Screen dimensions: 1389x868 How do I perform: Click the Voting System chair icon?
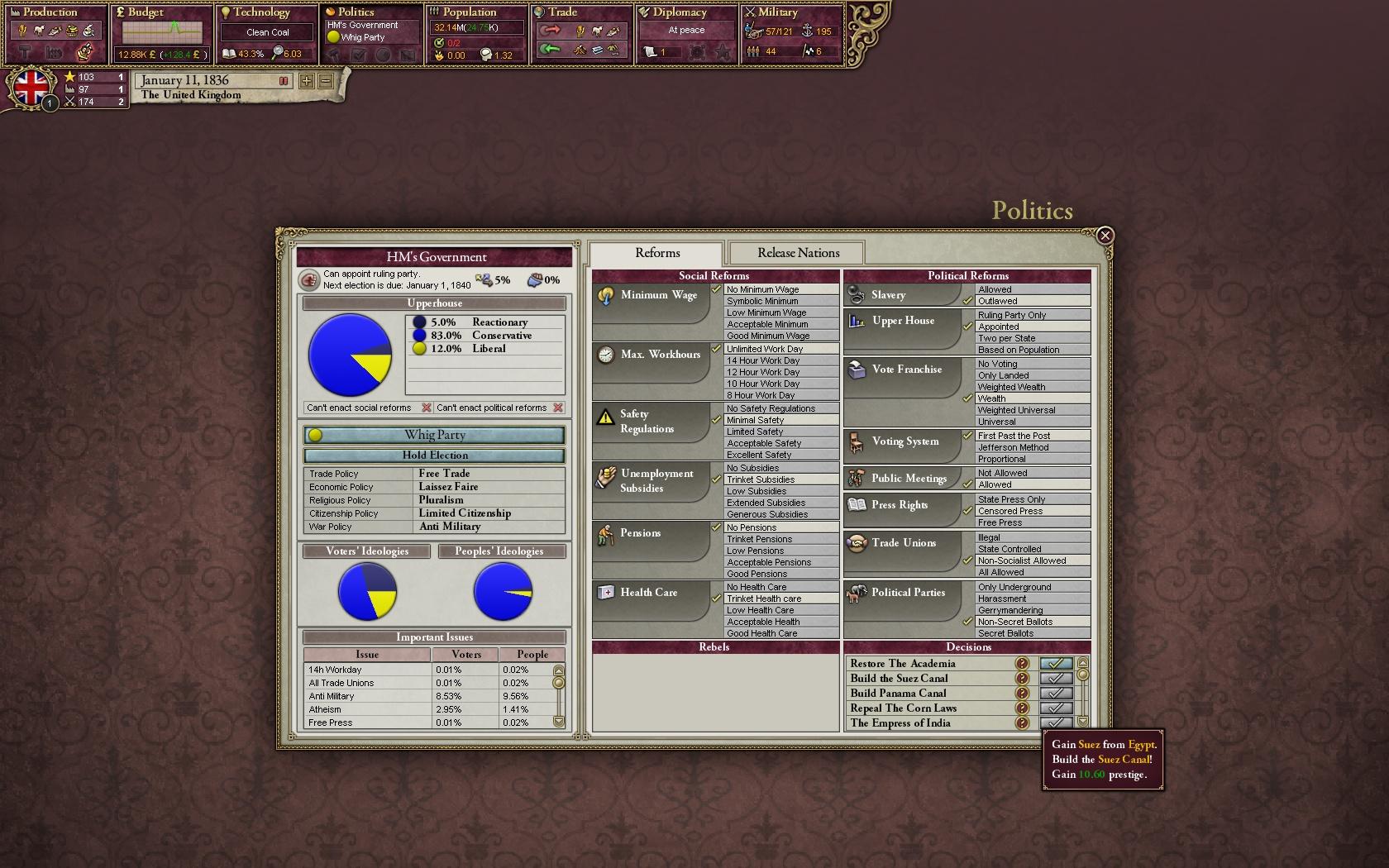coord(856,442)
